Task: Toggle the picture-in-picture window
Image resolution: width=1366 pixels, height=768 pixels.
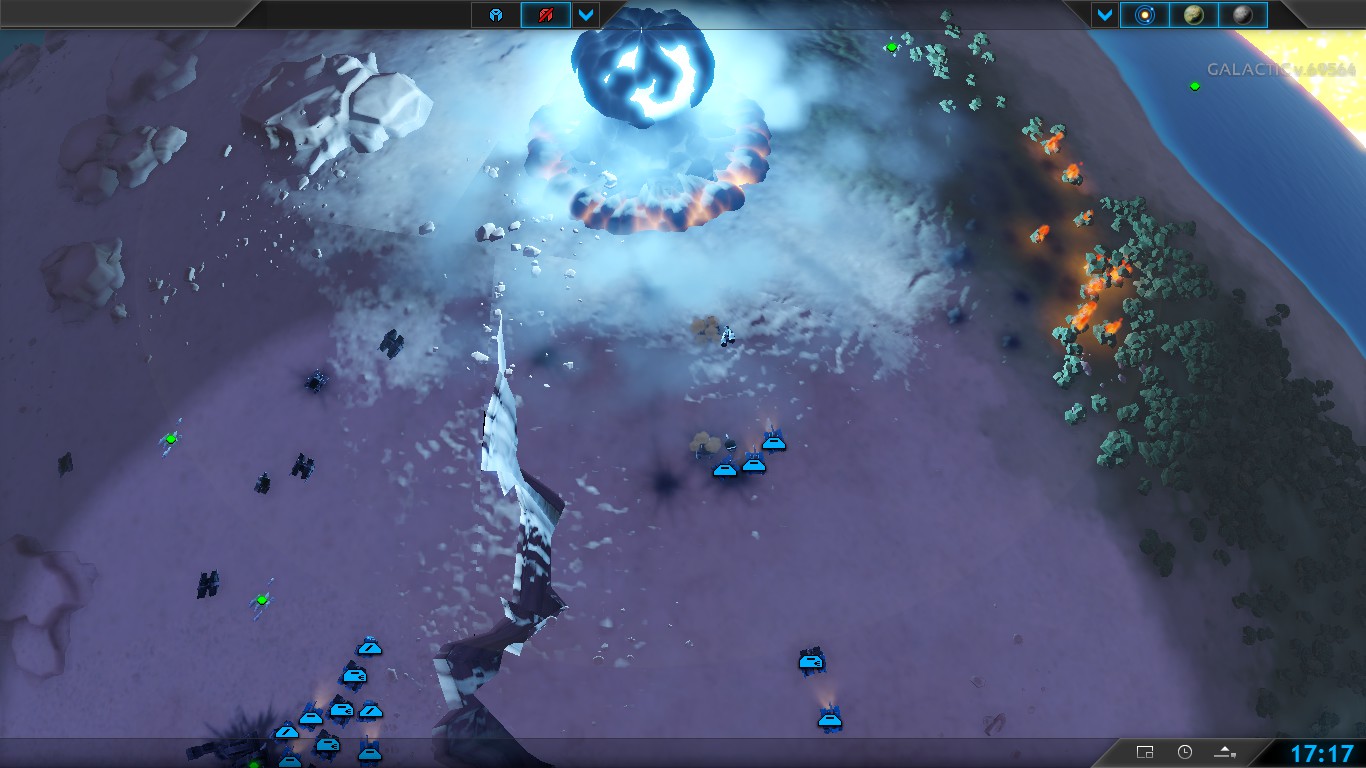Action: click(1145, 752)
